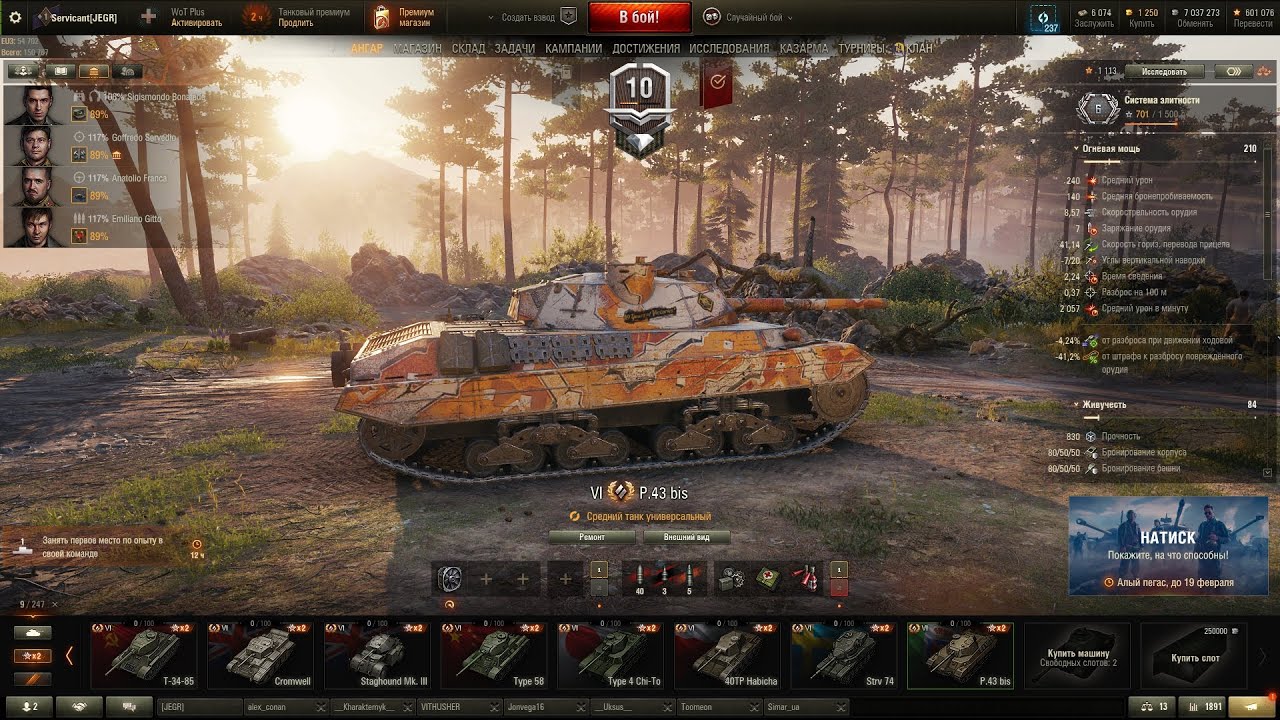Click Купить машину slot
The height and width of the screenshot is (720, 1280).
coord(1077,656)
